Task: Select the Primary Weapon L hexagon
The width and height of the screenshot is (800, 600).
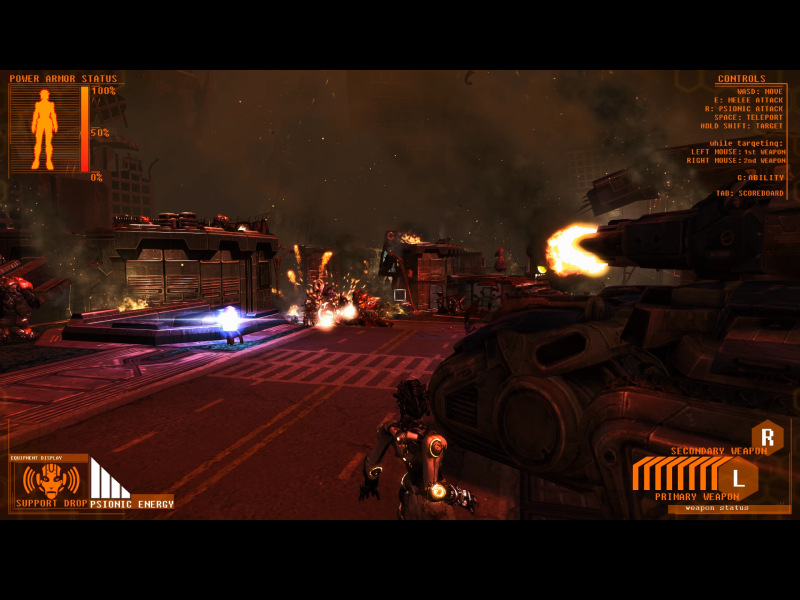Action: (x=738, y=478)
